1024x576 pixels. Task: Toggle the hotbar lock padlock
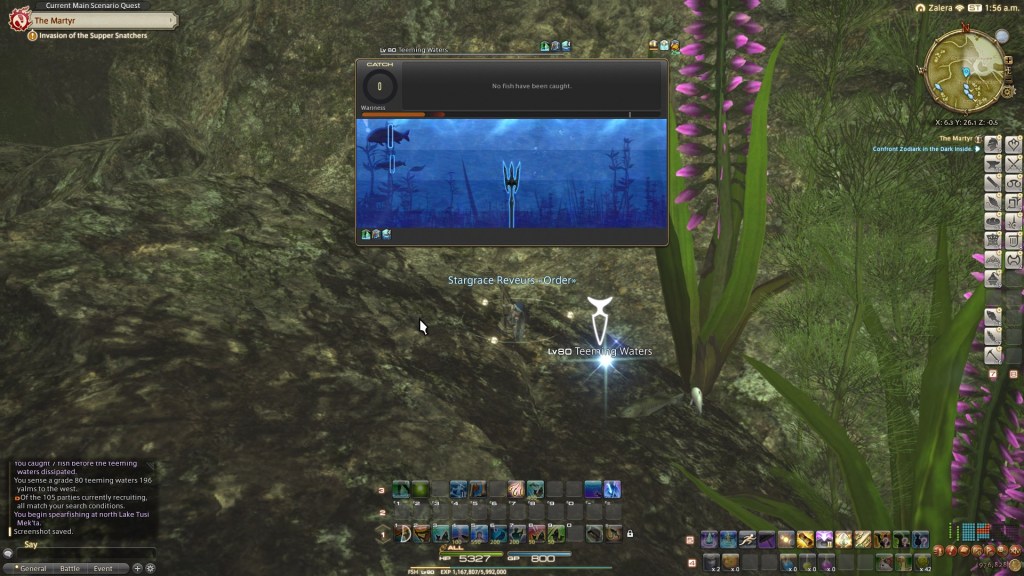click(630, 534)
